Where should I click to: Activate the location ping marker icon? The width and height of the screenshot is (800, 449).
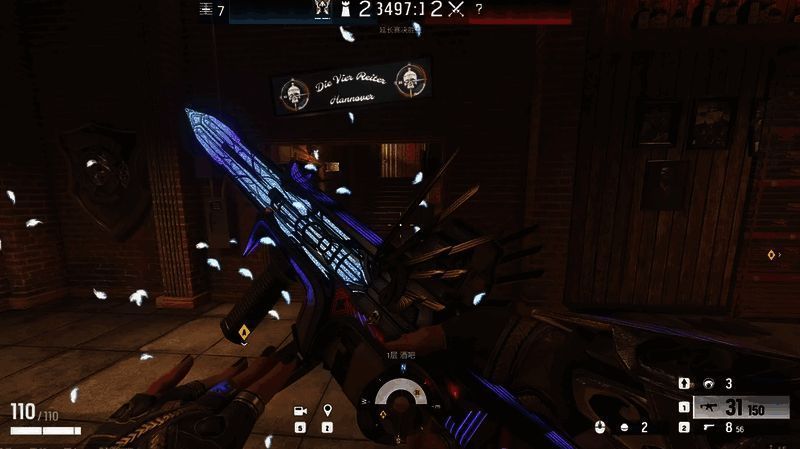pyautogui.click(x=327, y=411)
